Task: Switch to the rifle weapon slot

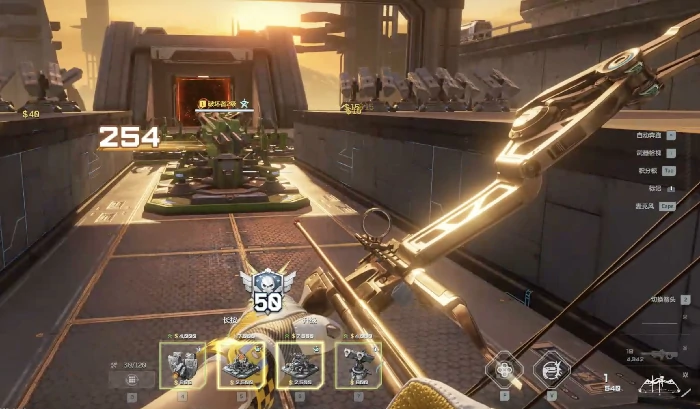Action: [660, 355]
